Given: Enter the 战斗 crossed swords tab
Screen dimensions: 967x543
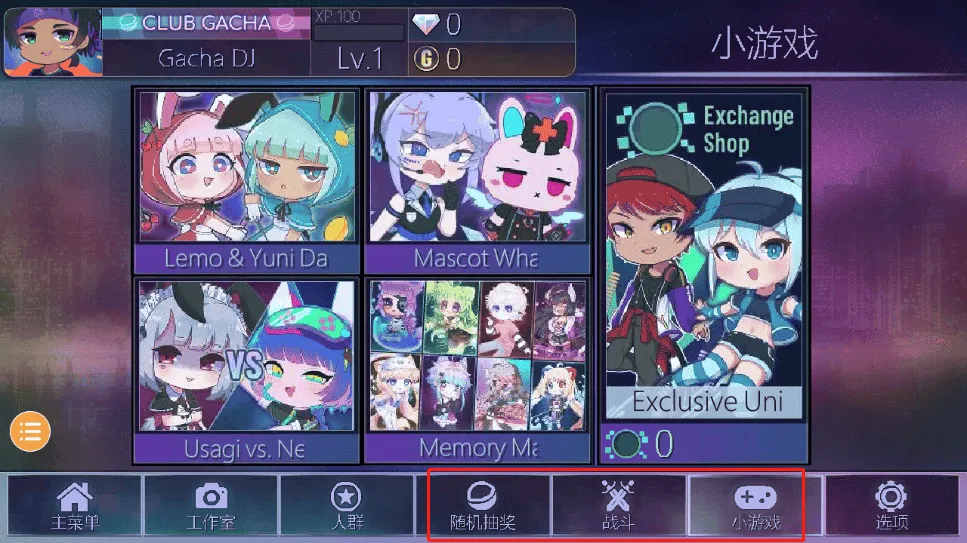Looking at the screenshot, I should click(x=618, y=506).
